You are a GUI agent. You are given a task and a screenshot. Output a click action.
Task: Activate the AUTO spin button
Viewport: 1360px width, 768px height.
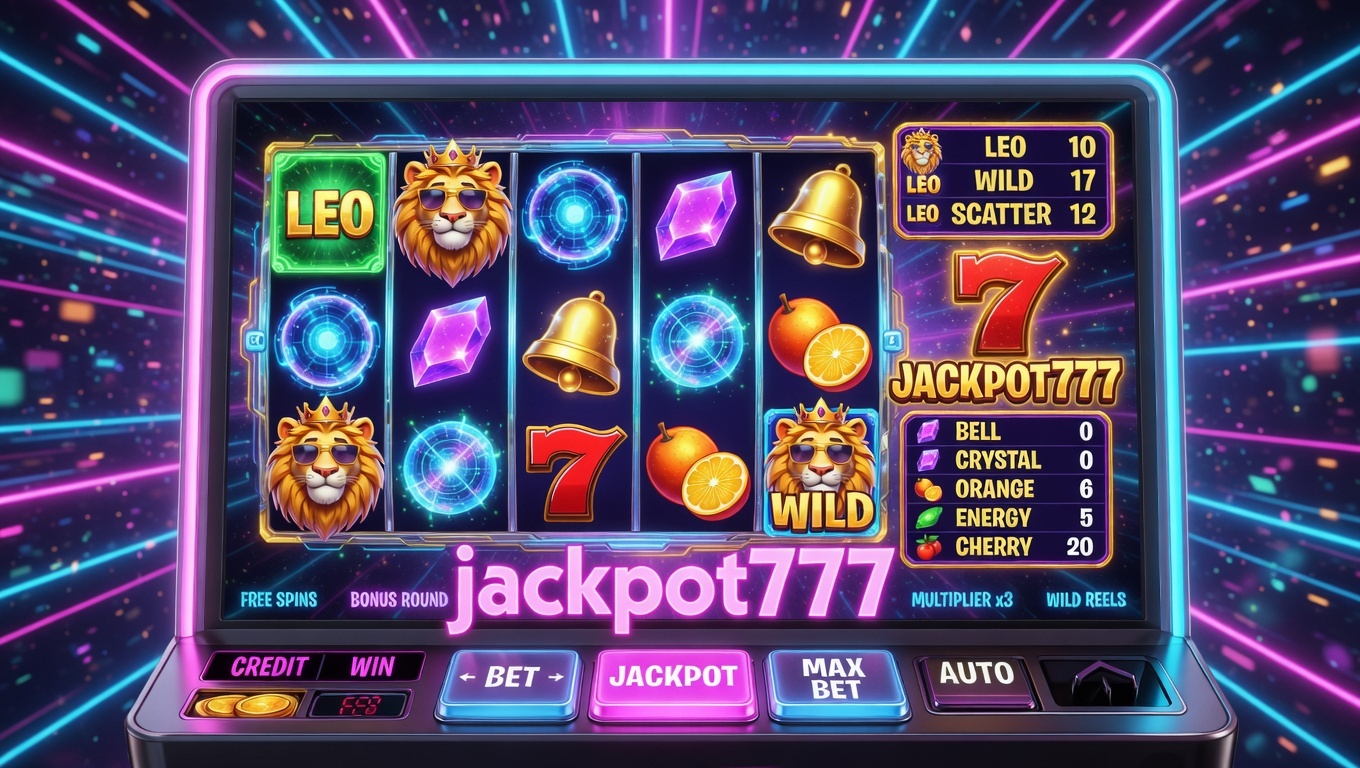[976, 675]
